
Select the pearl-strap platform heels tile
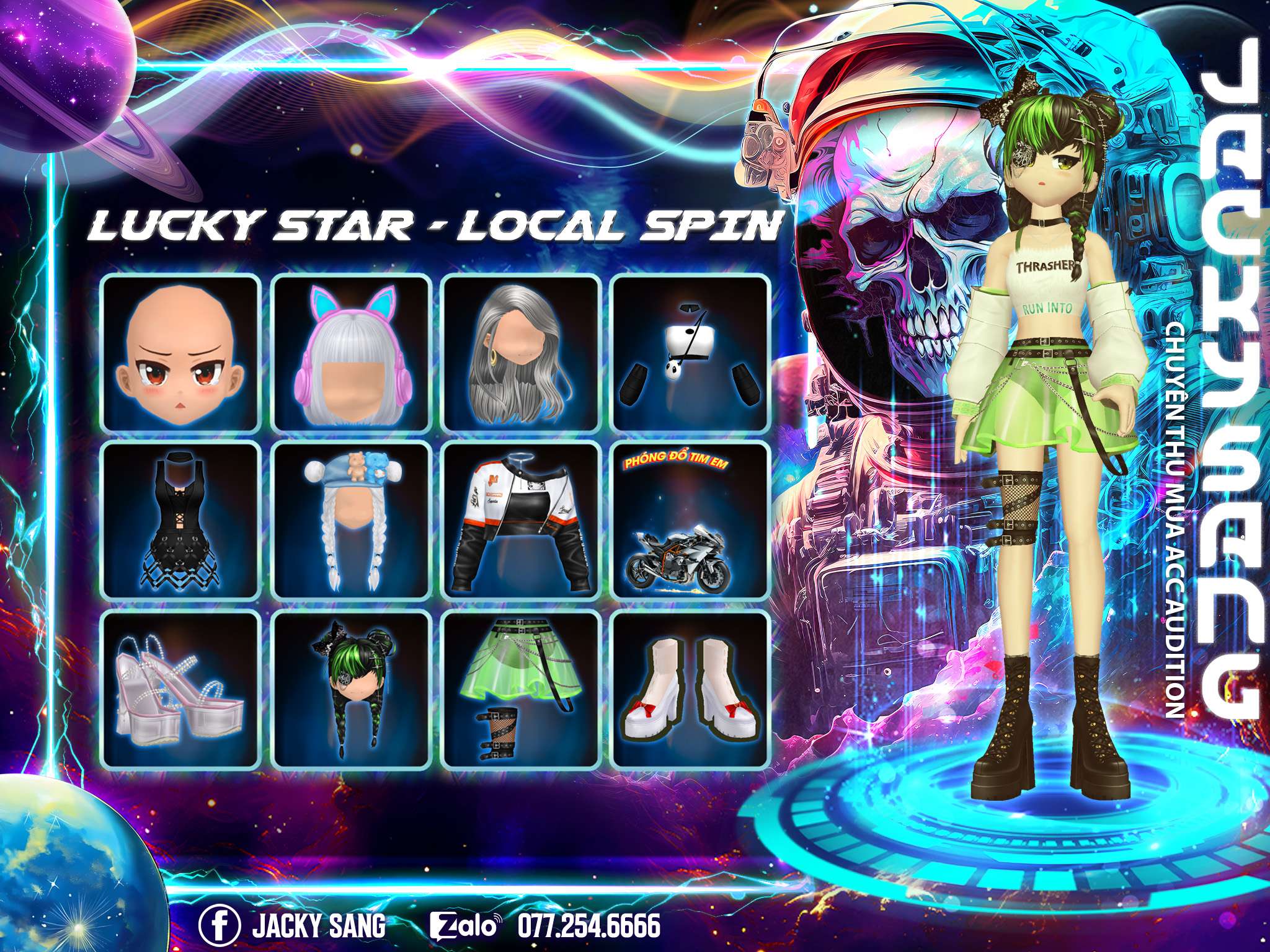[180, 688]
